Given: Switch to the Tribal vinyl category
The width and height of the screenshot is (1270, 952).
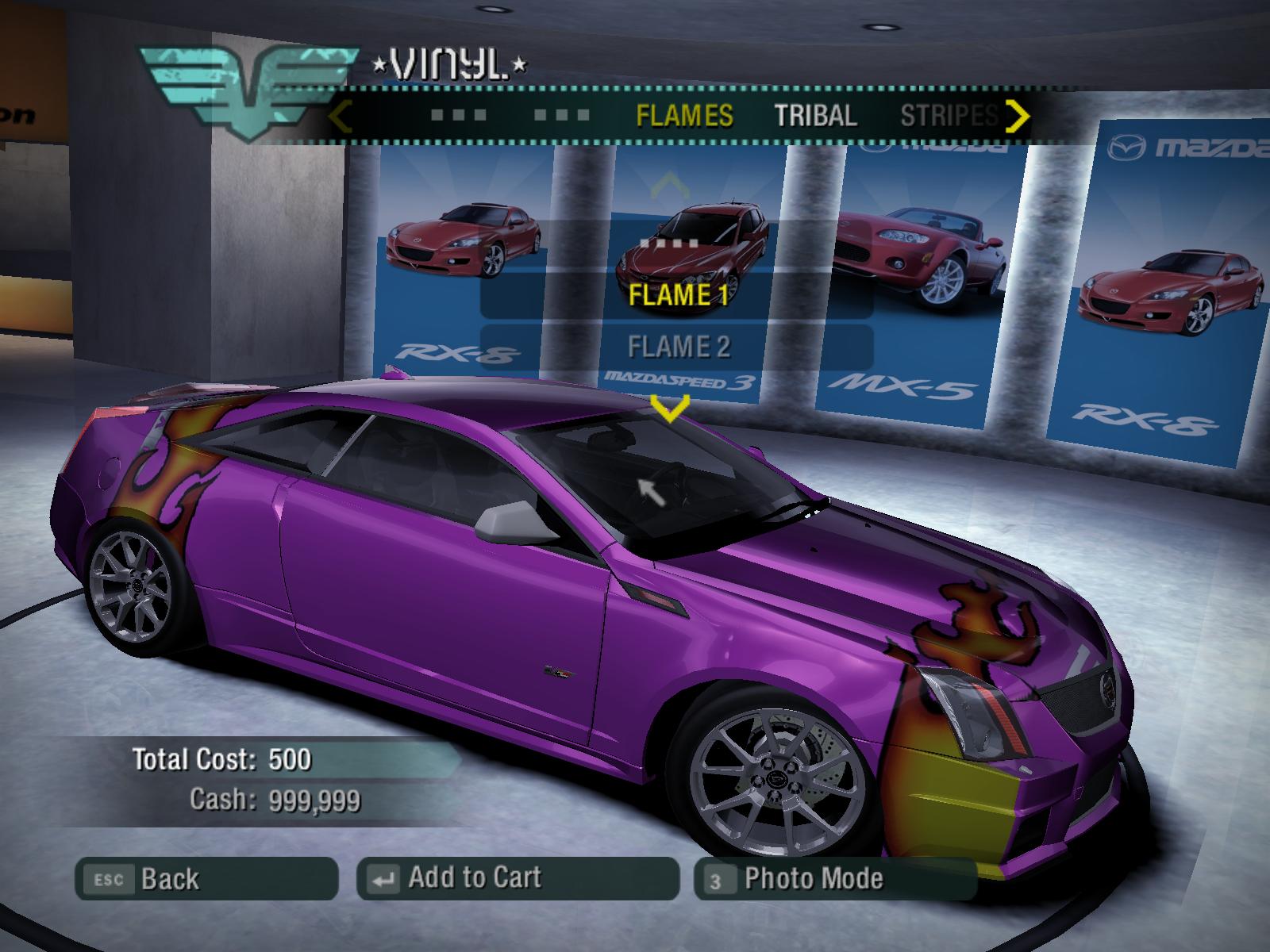Looking at the screenshot, I should coord(815,116).
